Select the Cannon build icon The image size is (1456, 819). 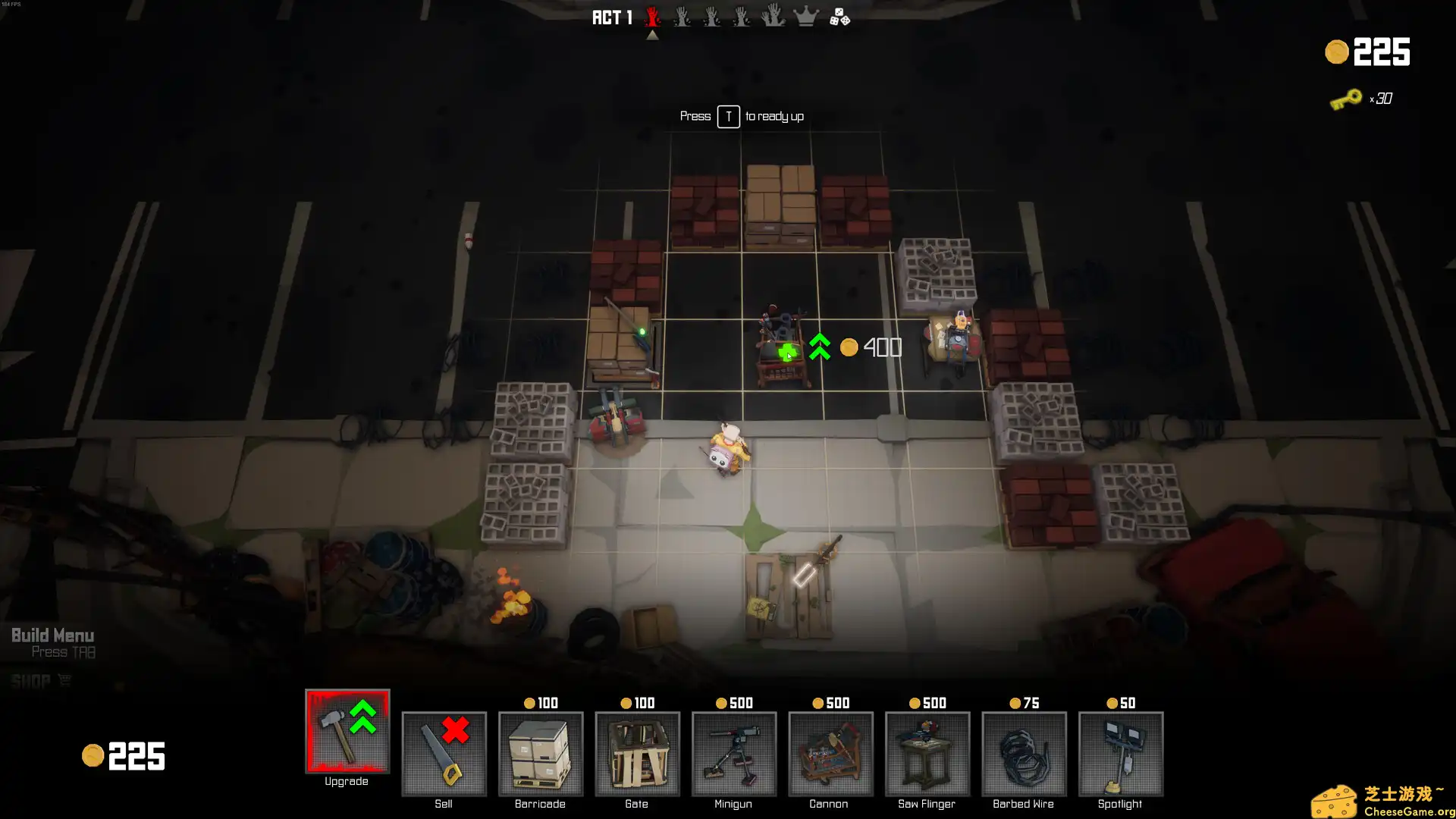[x=830, y=755]
